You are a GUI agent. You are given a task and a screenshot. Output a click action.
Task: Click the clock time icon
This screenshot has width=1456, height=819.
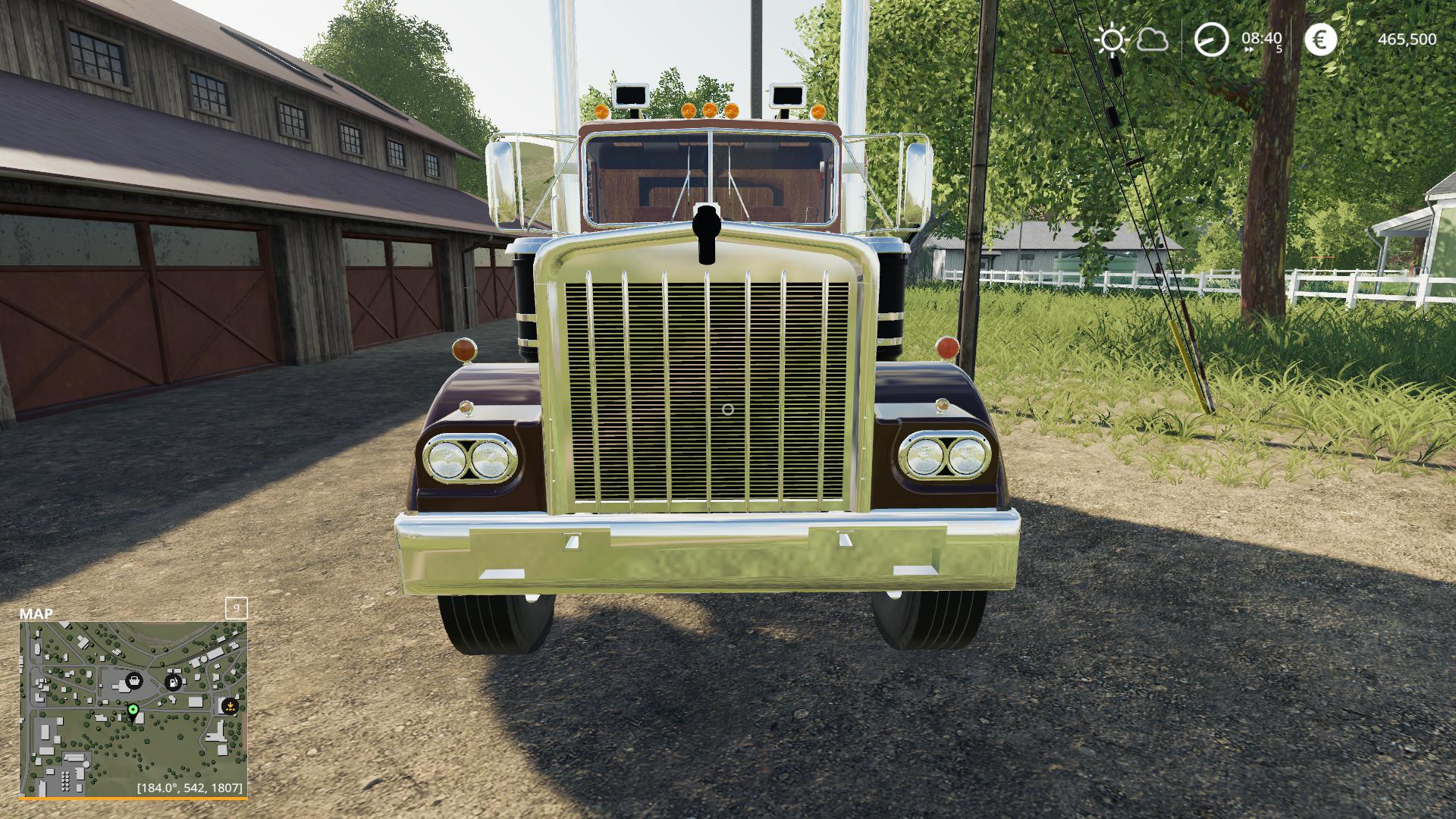coord(1211,39)
